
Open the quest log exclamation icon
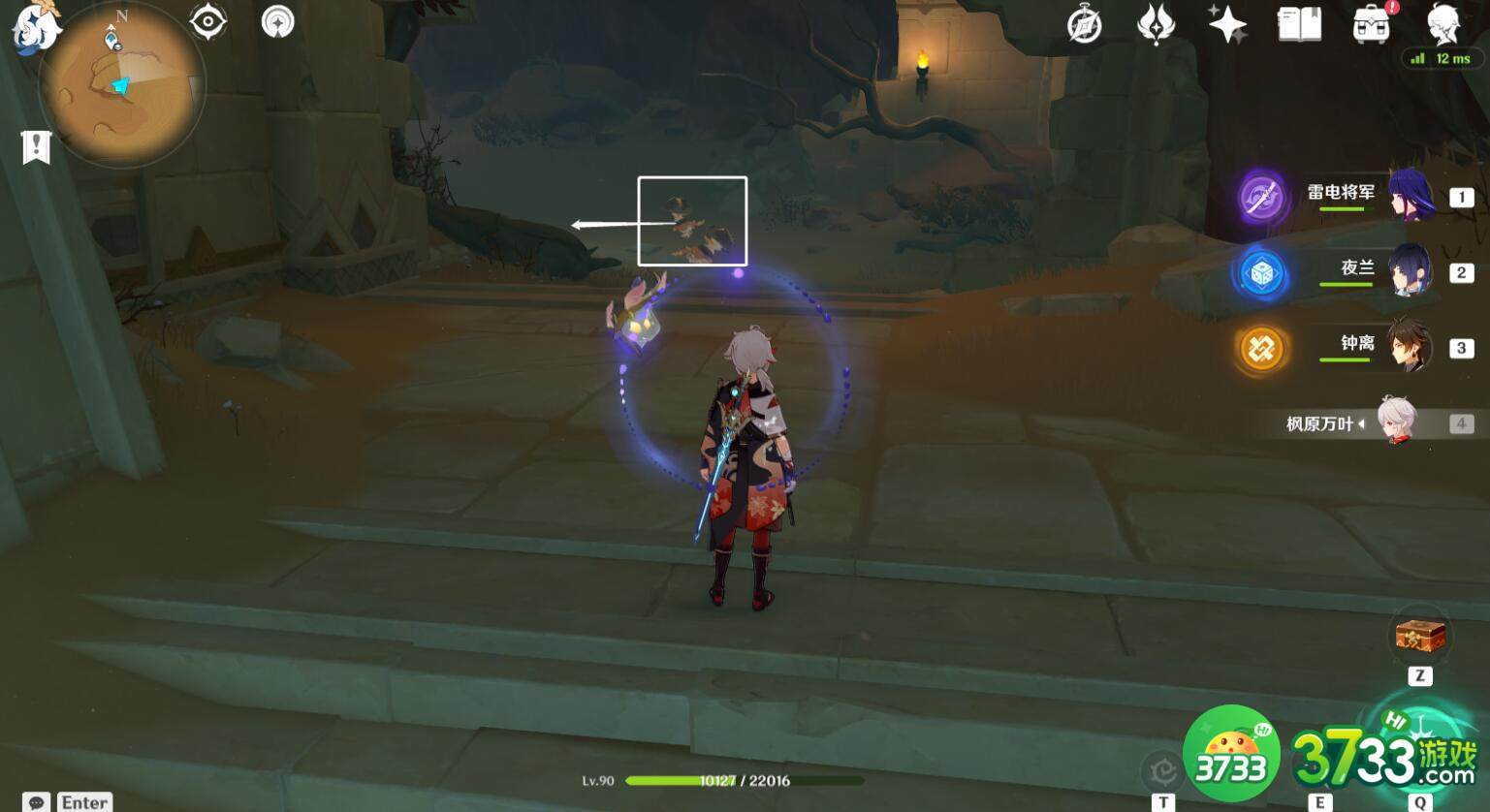pyautogui.click(x=36, y=147)
